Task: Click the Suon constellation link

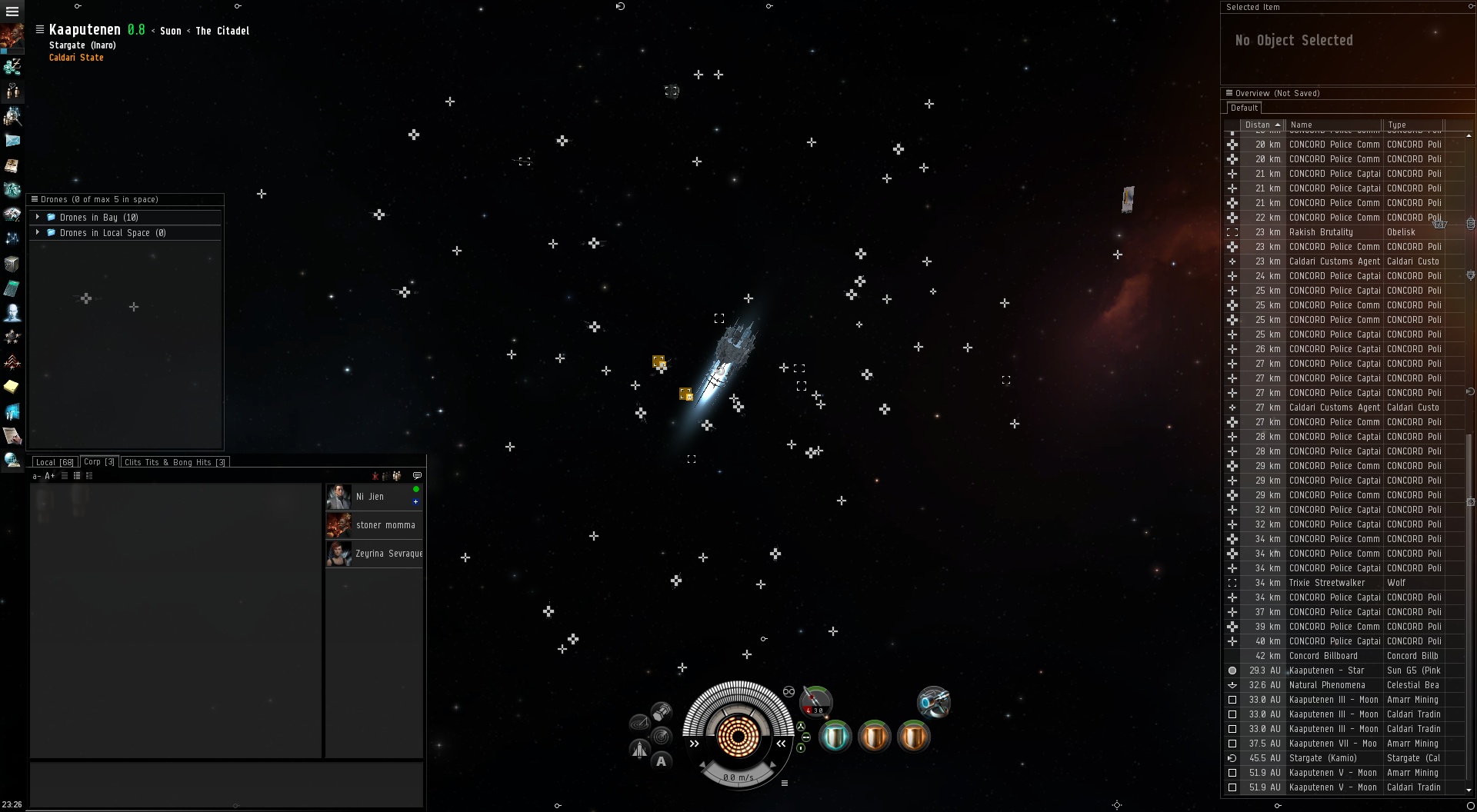Action: click(171, 32)
